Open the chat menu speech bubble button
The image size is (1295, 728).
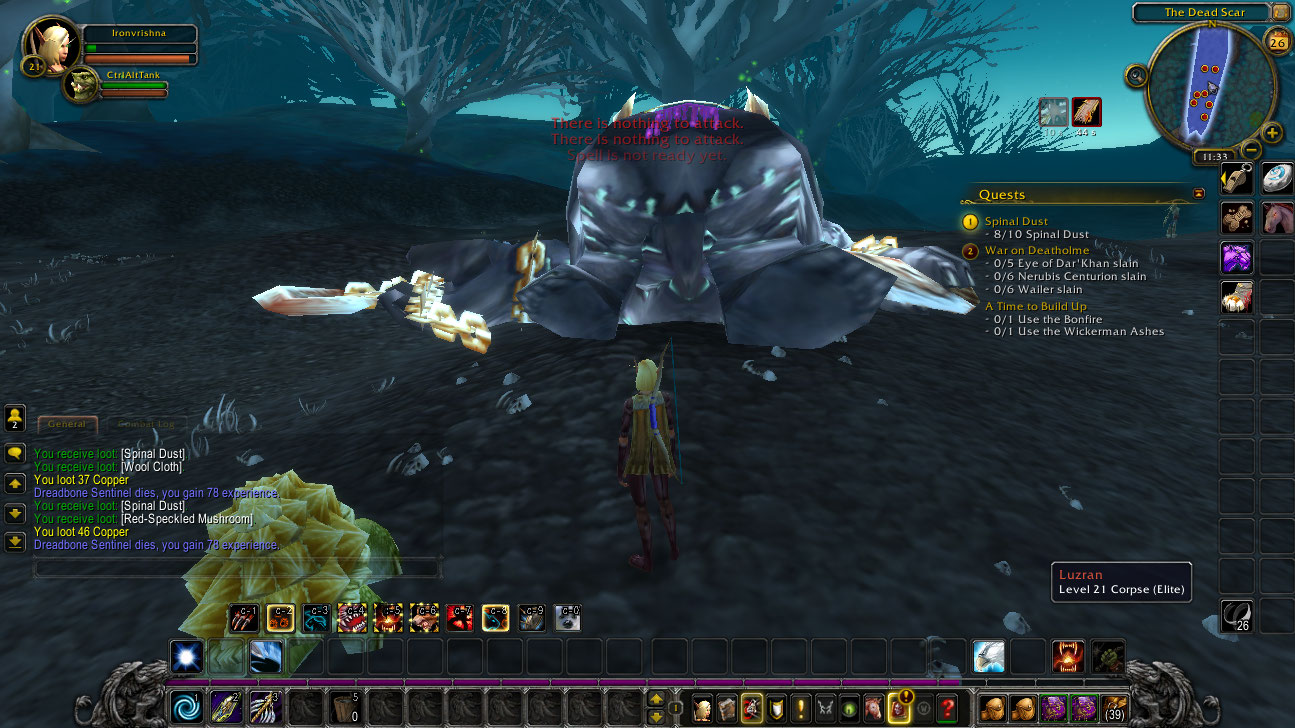pos(15,453)
